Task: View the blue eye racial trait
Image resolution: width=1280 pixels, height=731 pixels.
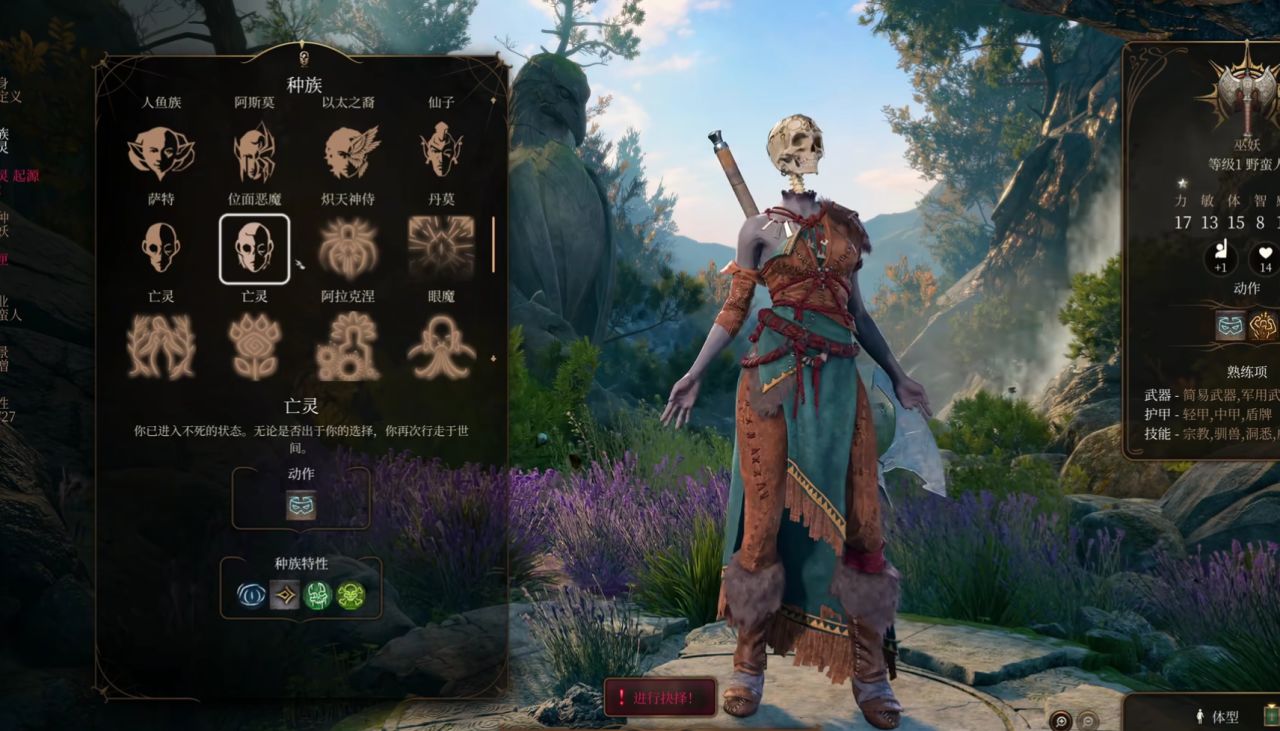Action: [x=252, y=596]
